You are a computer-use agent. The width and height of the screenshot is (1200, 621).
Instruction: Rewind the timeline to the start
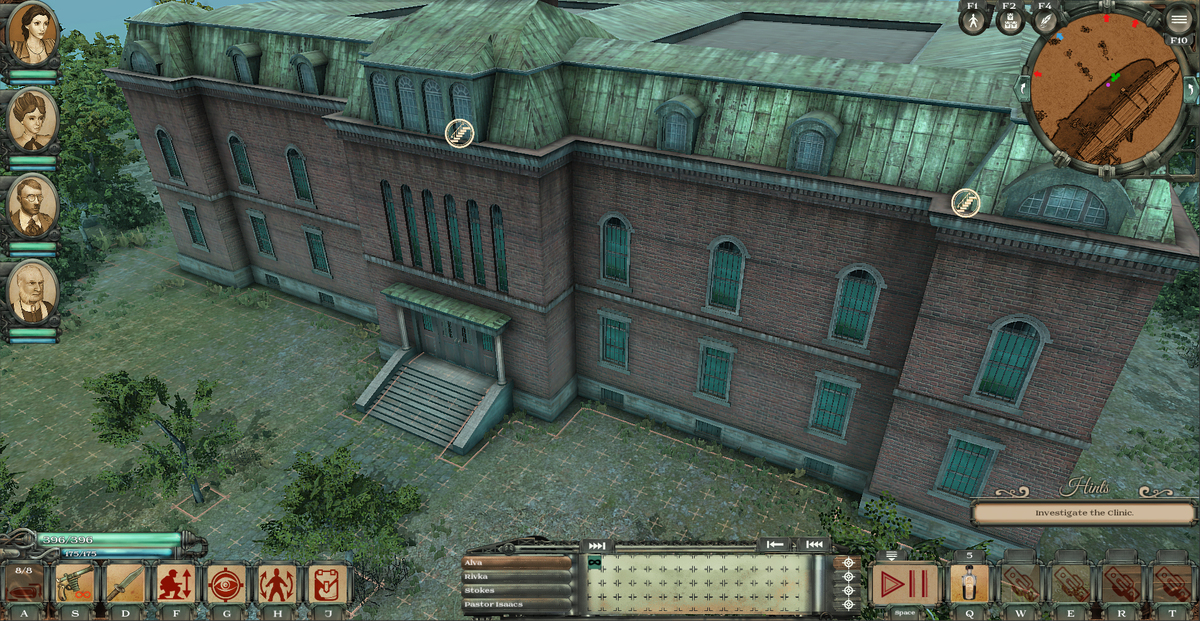pyautogui.click(x=815, y=544)
